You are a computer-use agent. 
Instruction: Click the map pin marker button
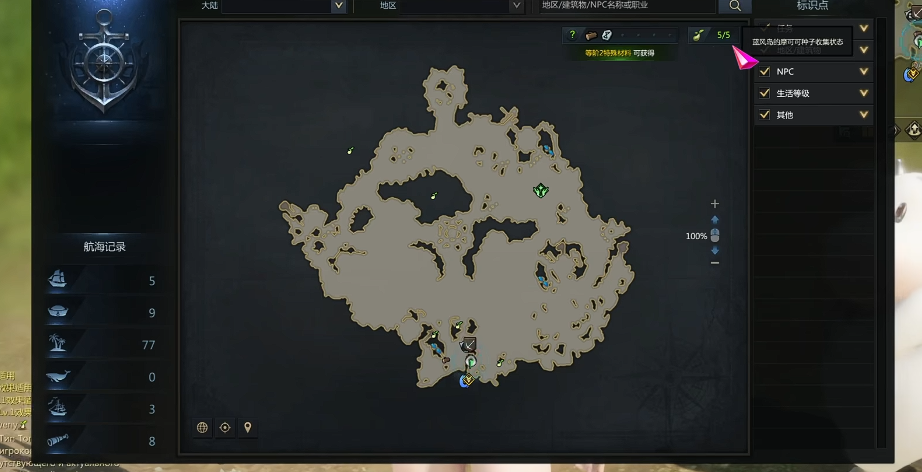tap(247, 427)
